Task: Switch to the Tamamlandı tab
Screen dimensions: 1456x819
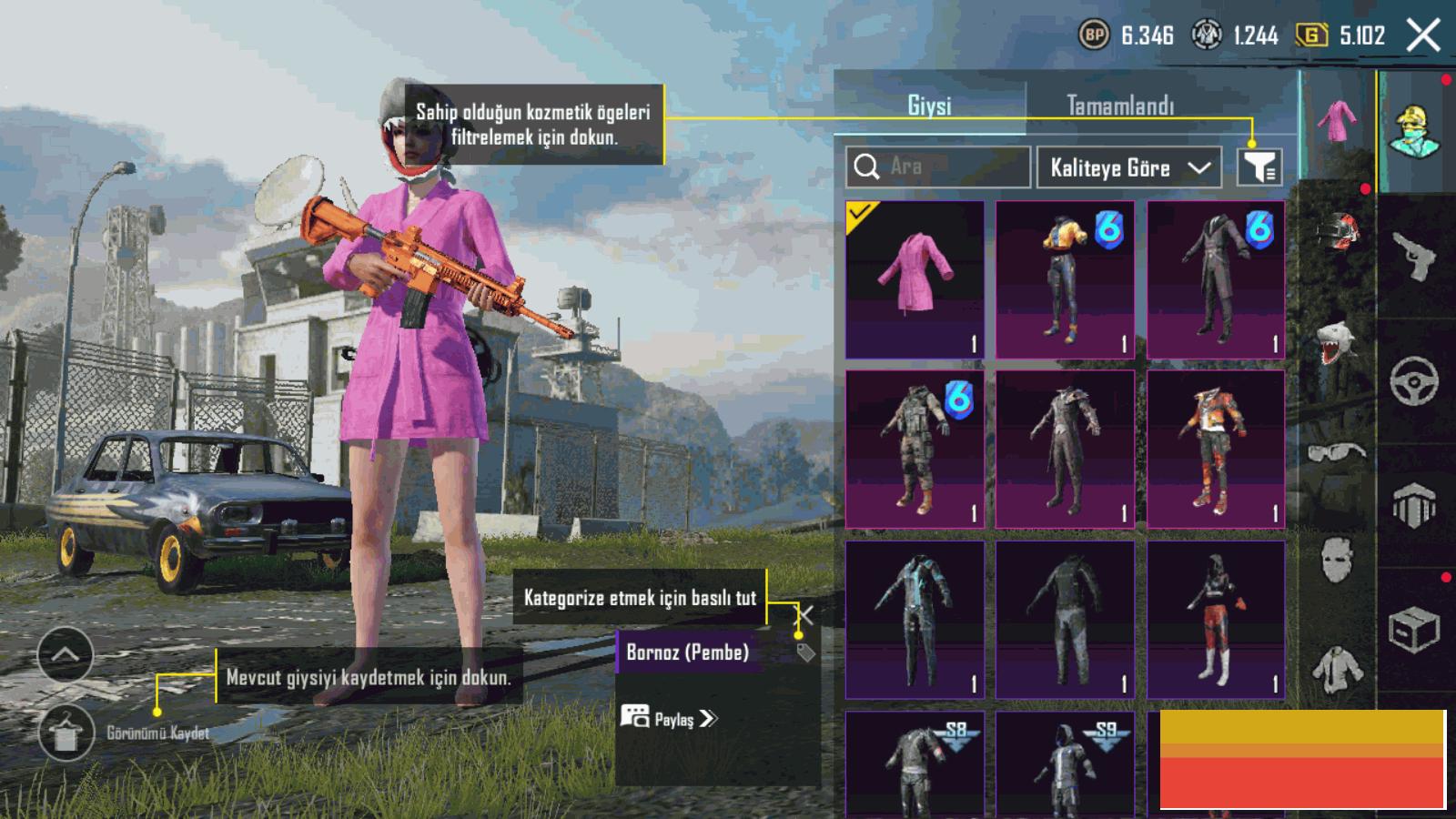Action: coord(1120,106)
